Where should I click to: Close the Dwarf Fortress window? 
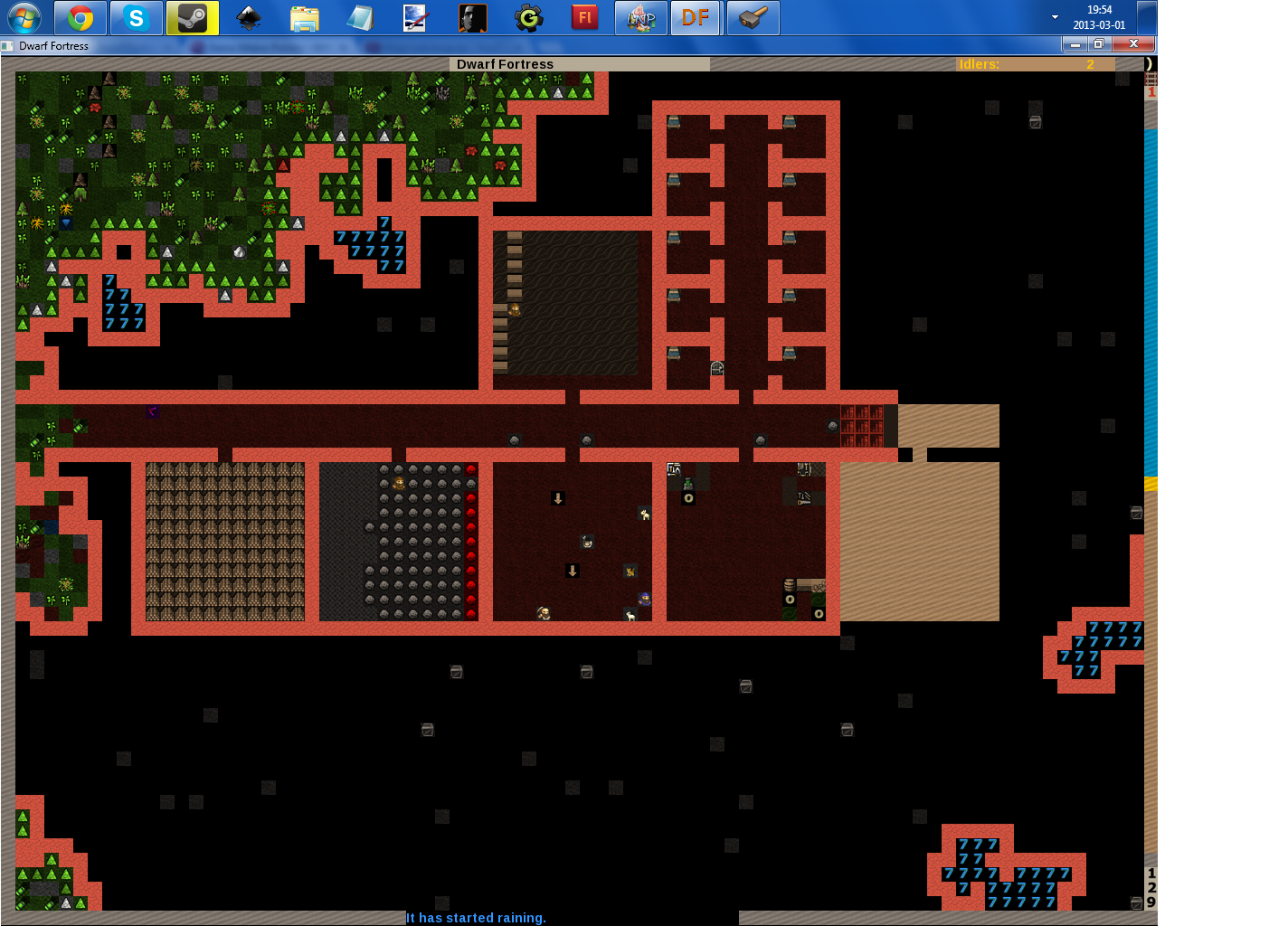[1132, 44]
